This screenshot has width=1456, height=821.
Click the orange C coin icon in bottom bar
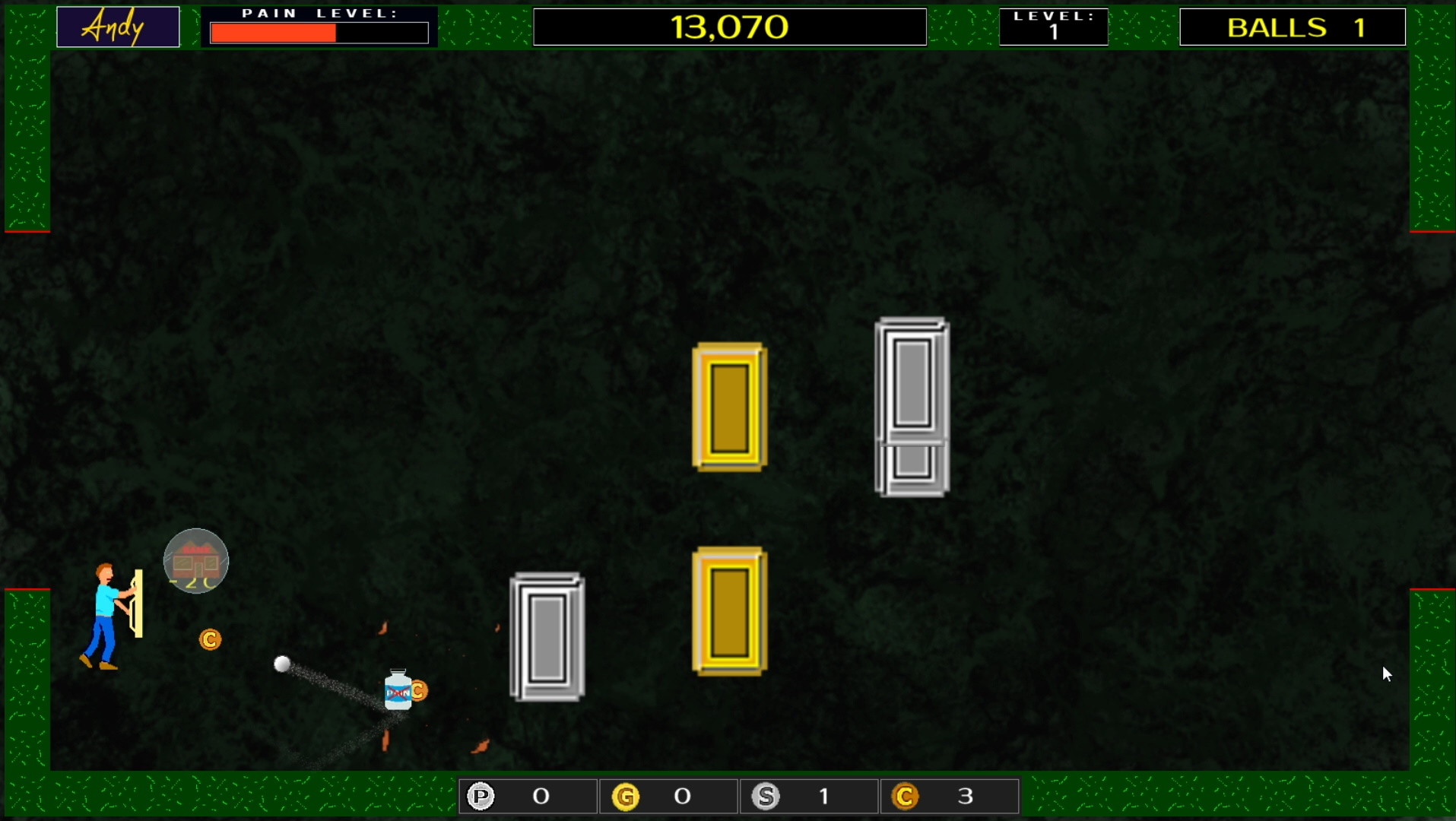[906, 796]
